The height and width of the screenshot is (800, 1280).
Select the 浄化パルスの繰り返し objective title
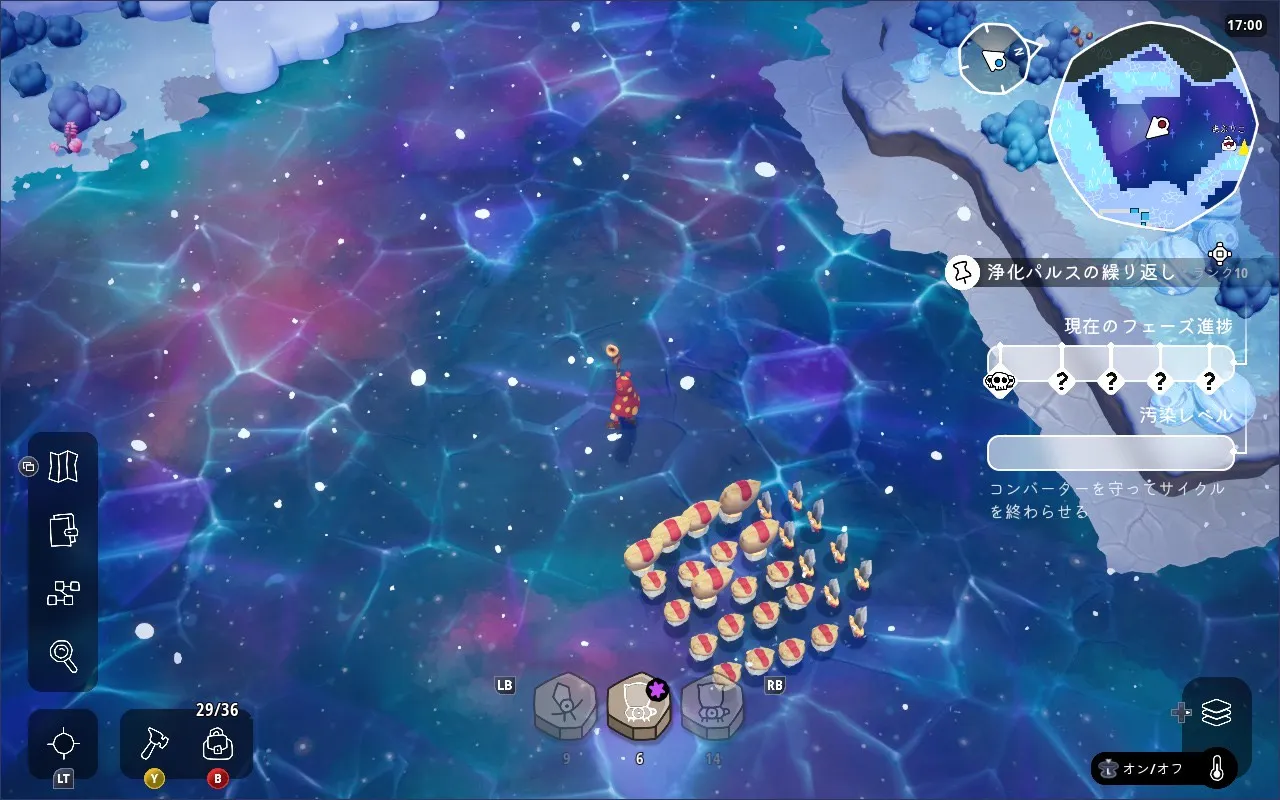tap(1080, 271)
